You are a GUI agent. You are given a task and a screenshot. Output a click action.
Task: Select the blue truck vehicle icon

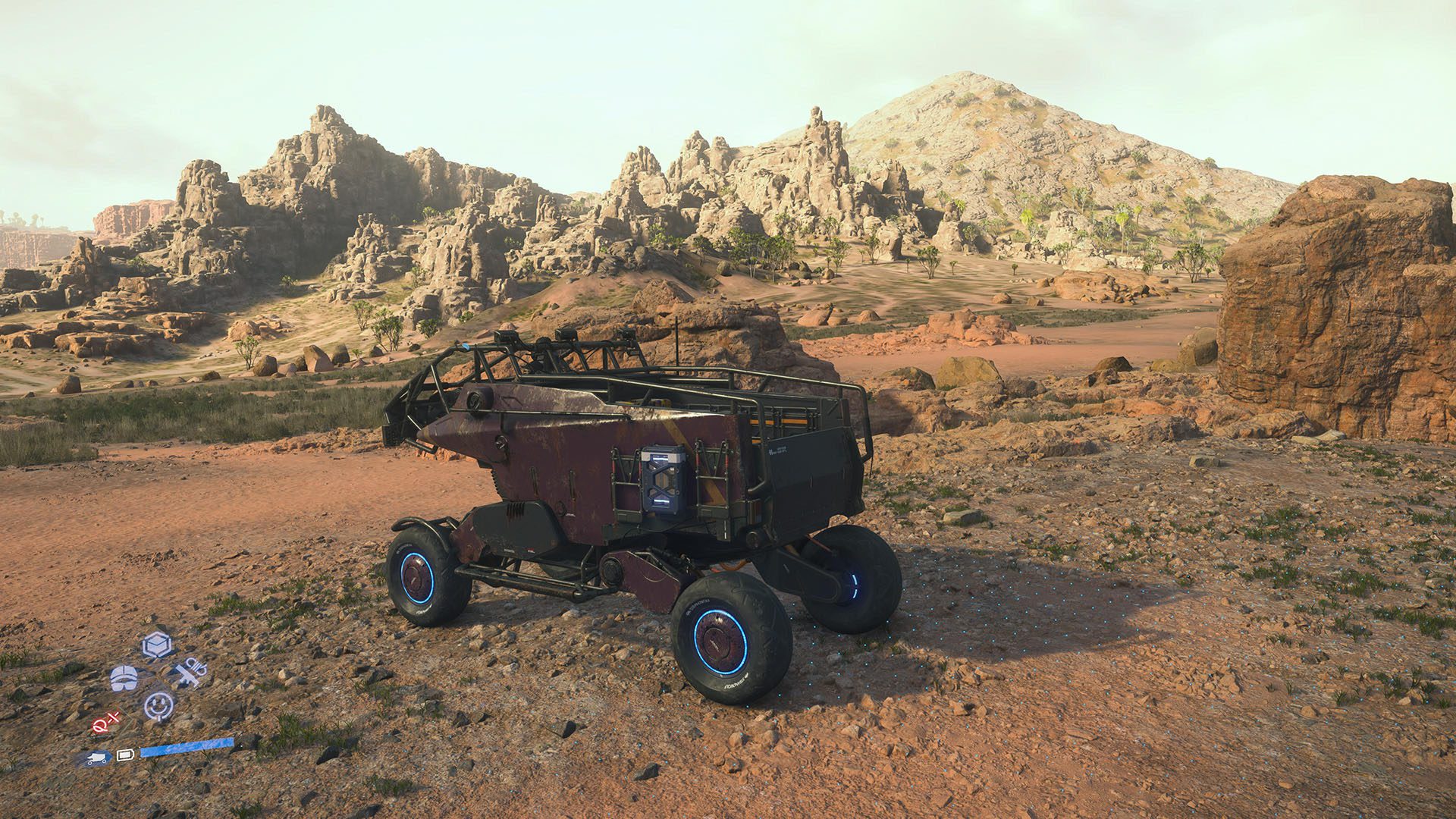[x=97, y=758]
